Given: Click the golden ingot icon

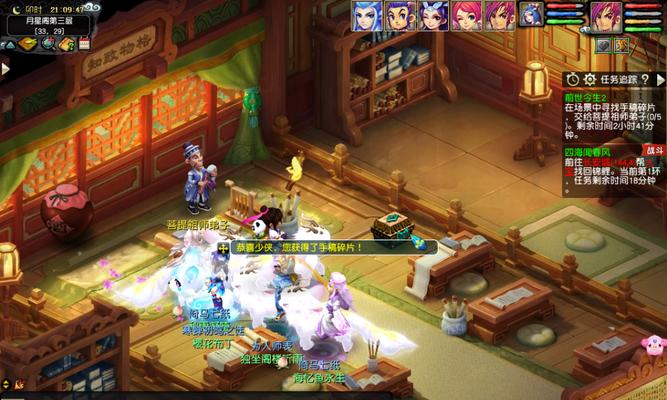Looking at the screenshot, I should [27, 44].
